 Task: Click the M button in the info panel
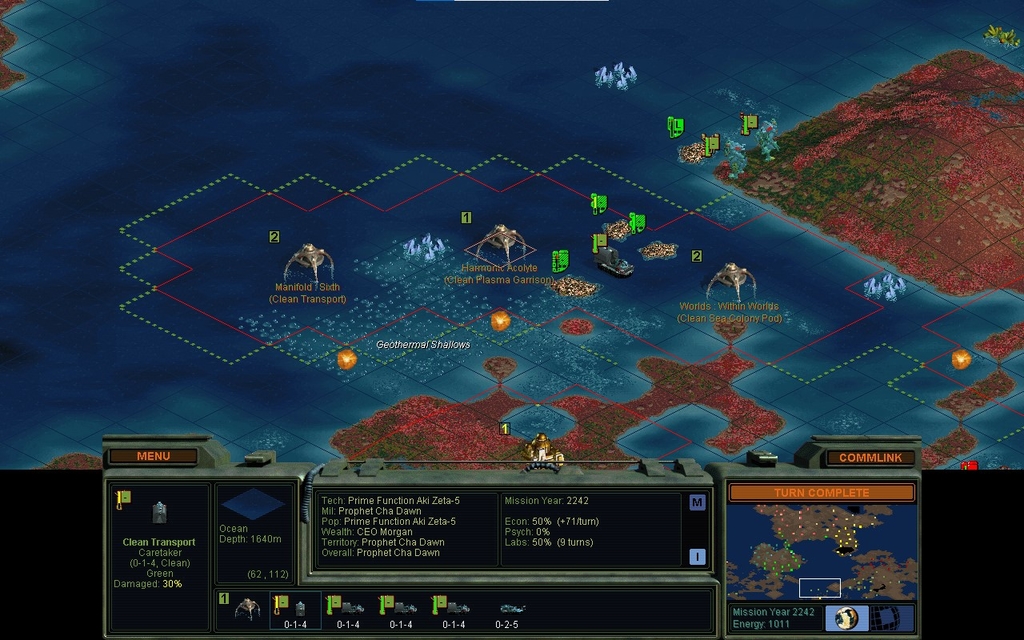pos(697,502)
